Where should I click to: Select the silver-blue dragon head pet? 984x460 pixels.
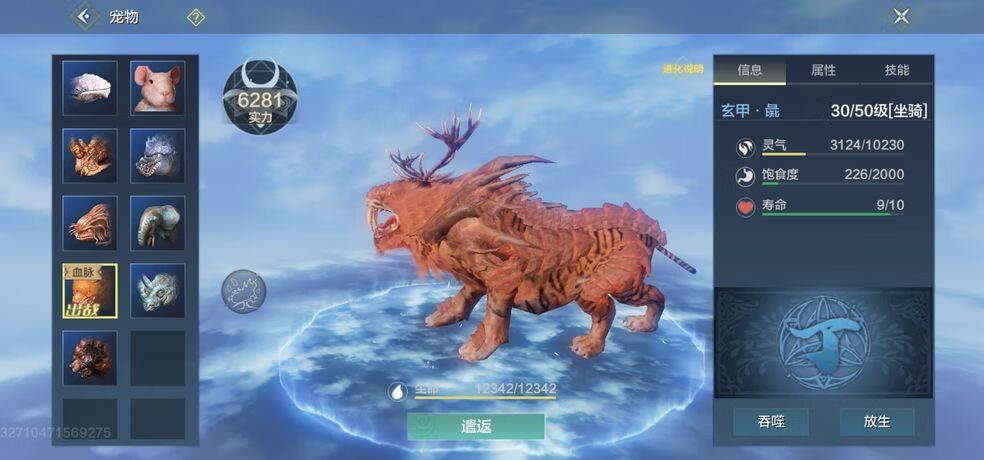[x=158, y=155]
